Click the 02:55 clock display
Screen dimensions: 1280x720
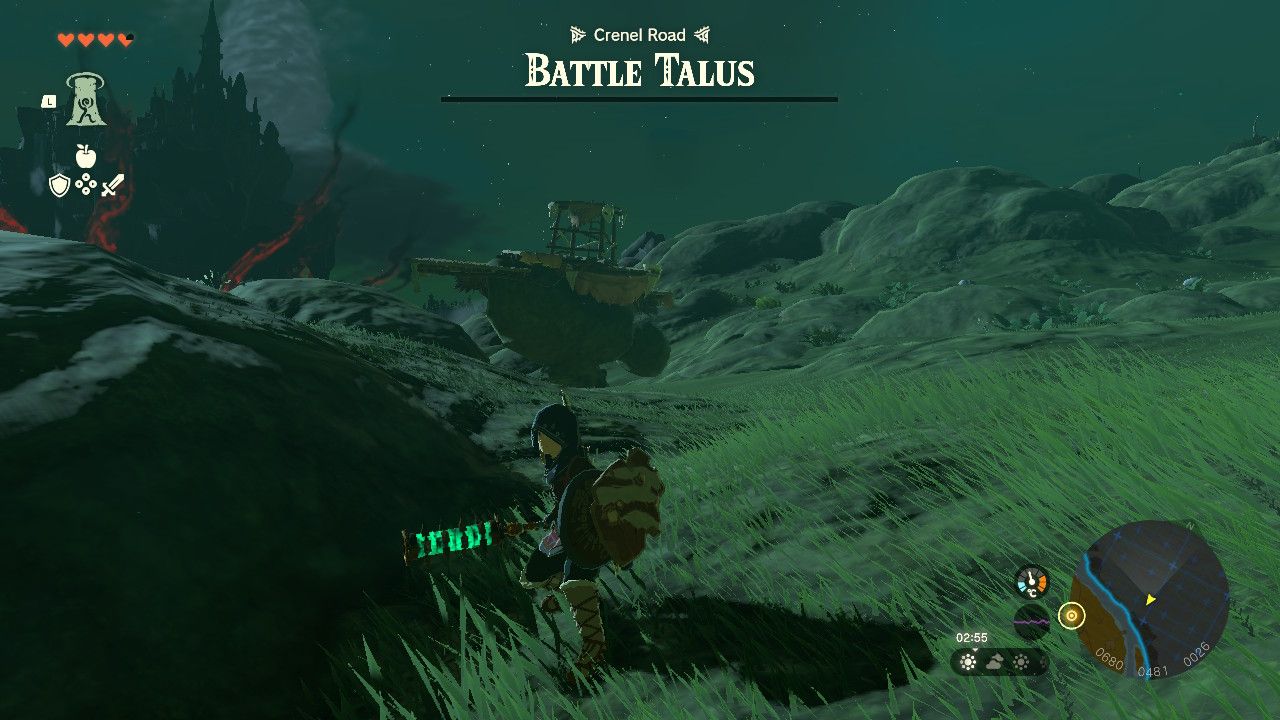coord(971,637)
